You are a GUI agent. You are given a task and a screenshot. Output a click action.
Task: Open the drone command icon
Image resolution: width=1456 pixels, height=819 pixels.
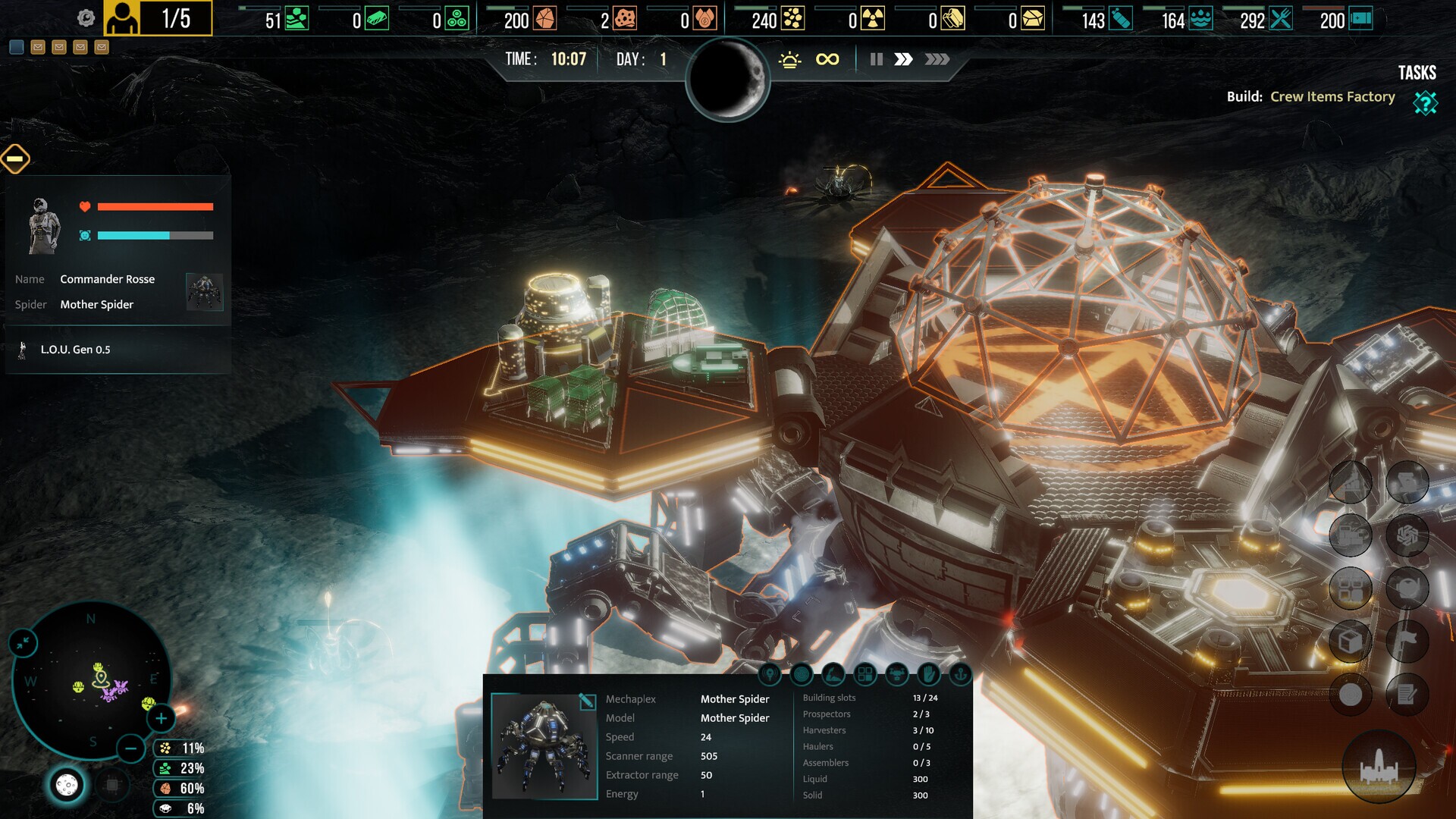point(896,673)
